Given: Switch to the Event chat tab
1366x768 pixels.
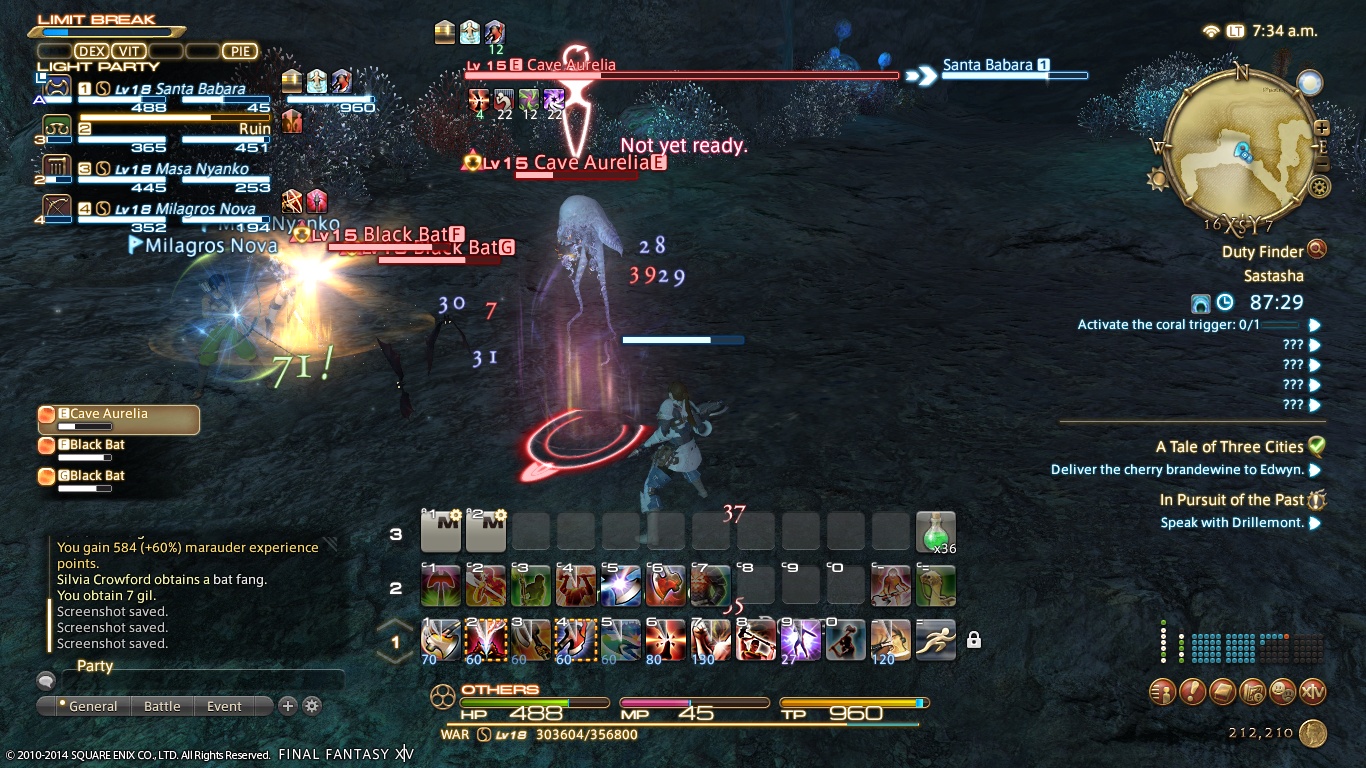Looking at the screenshot, I should pos(222,706).
